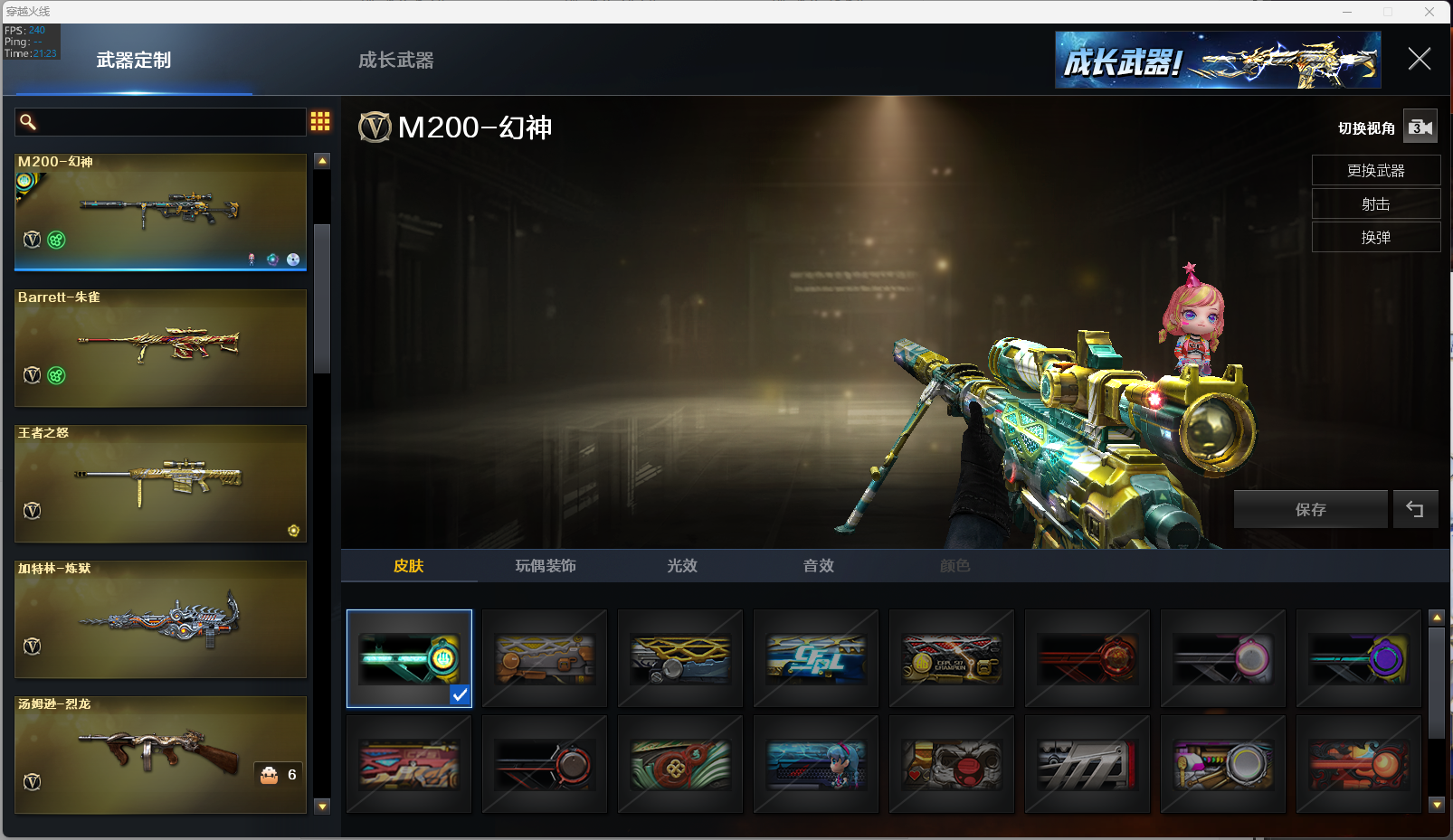This screenshot has width=1453, height=840.
Task: Pick the 汤姆逊-烈龙 weapon entry
Action: coord(160,755)
